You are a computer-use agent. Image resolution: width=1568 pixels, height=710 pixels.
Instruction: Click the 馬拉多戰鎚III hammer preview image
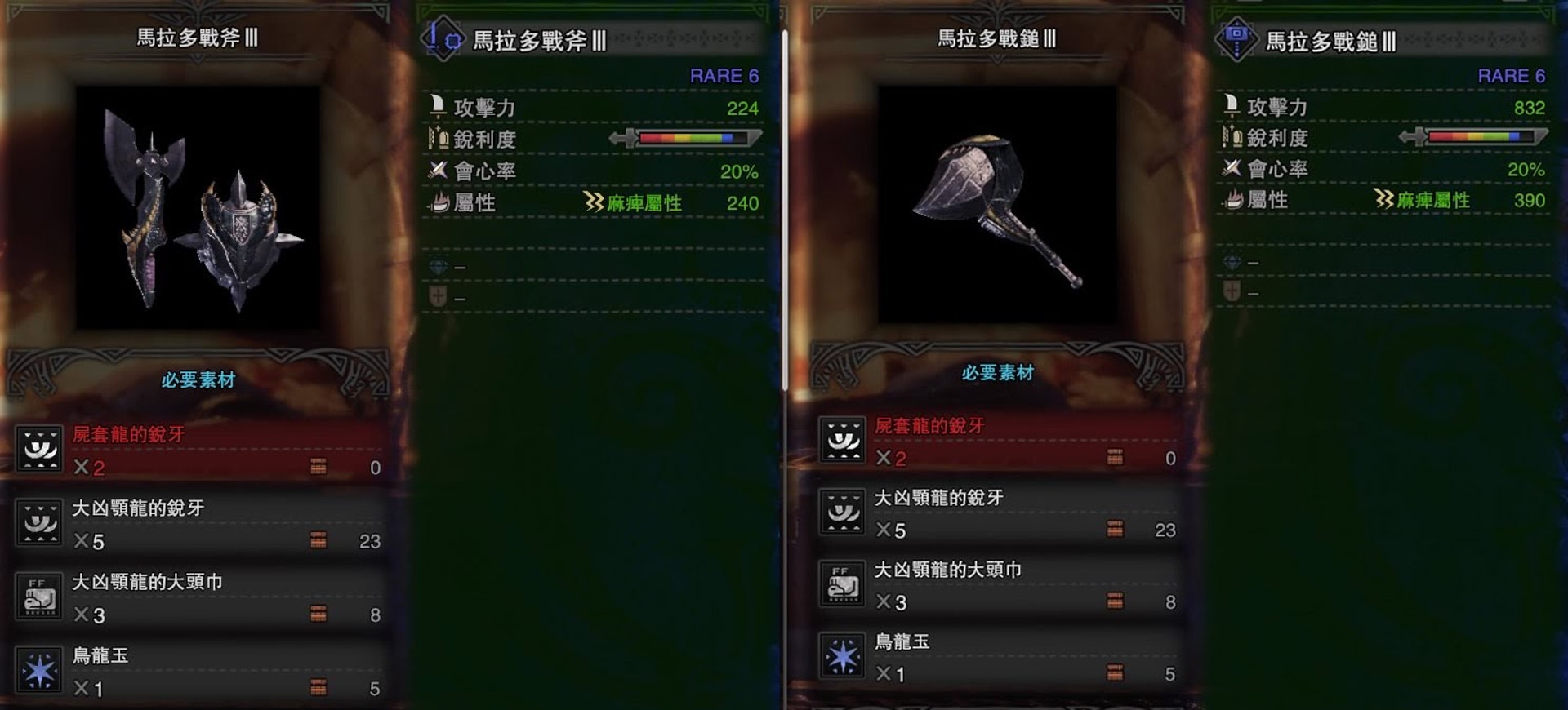(x=997, y=205)
